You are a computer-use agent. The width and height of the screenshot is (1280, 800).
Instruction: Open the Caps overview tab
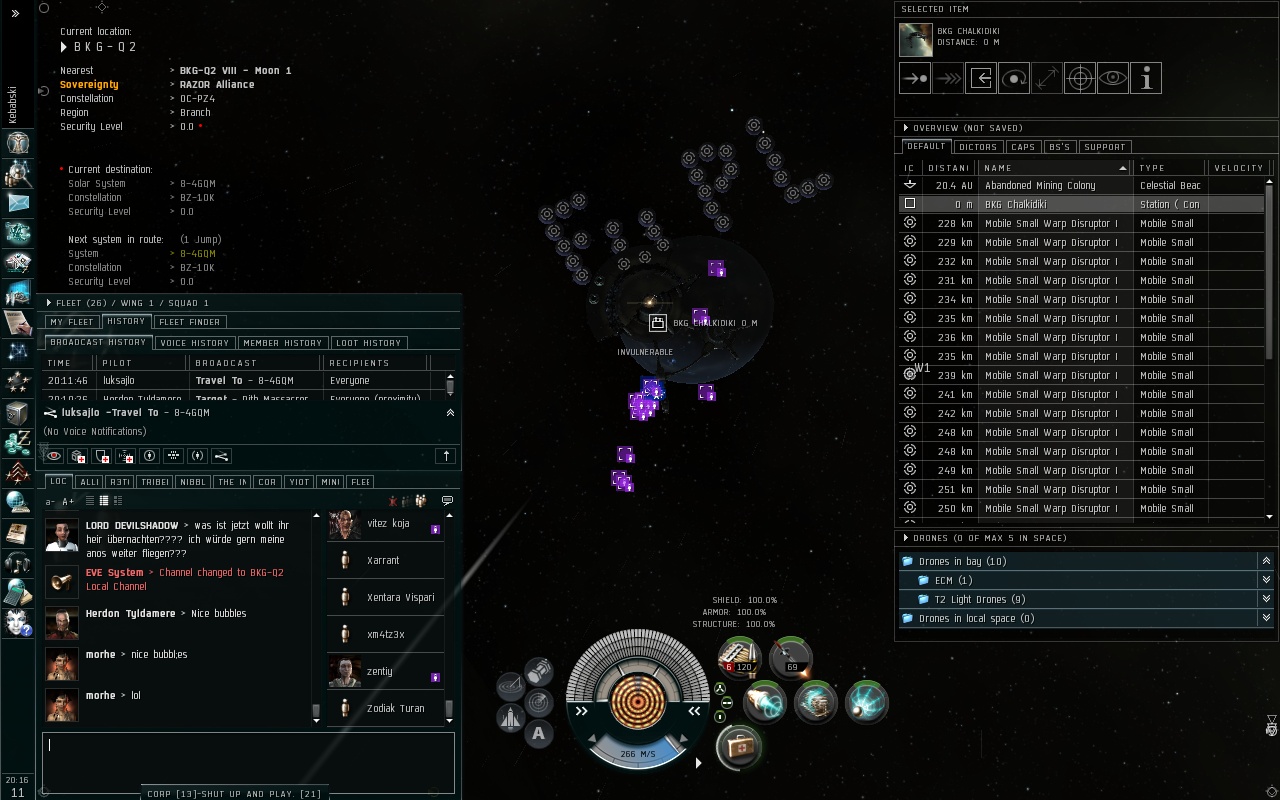pyautogui.click(x=1023, y=147)
